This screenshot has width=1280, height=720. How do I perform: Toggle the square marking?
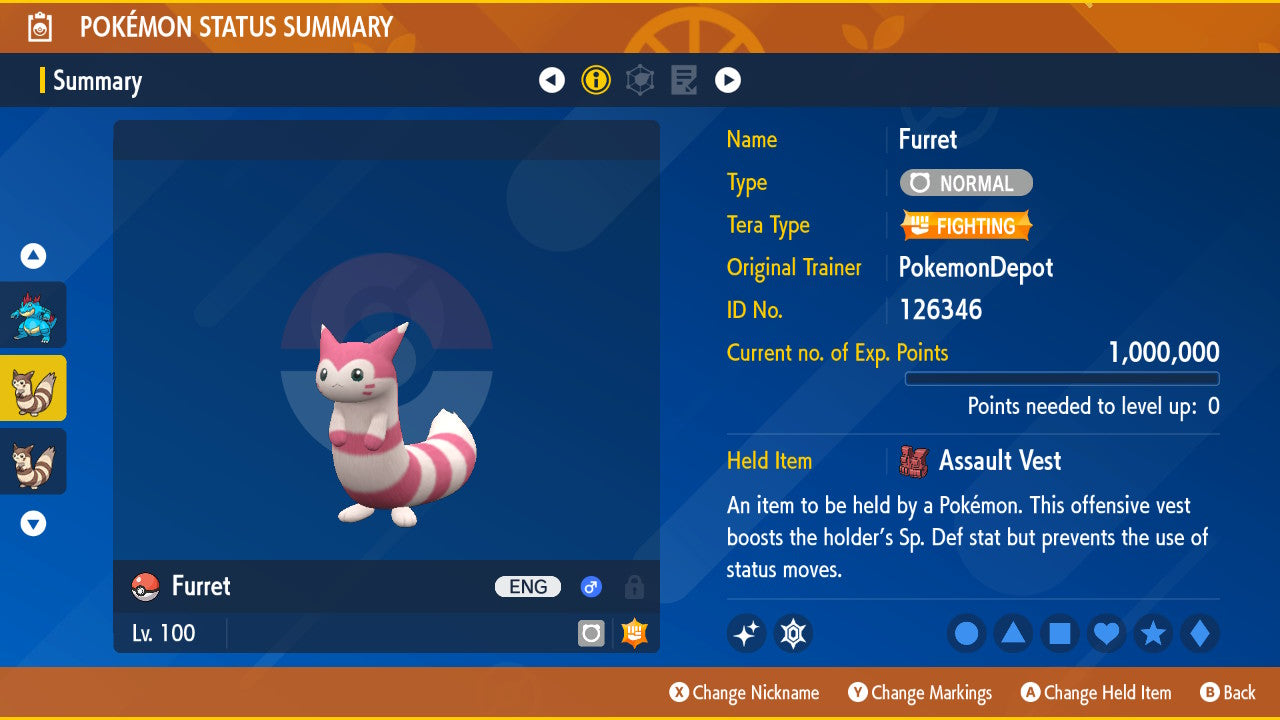1060,634
